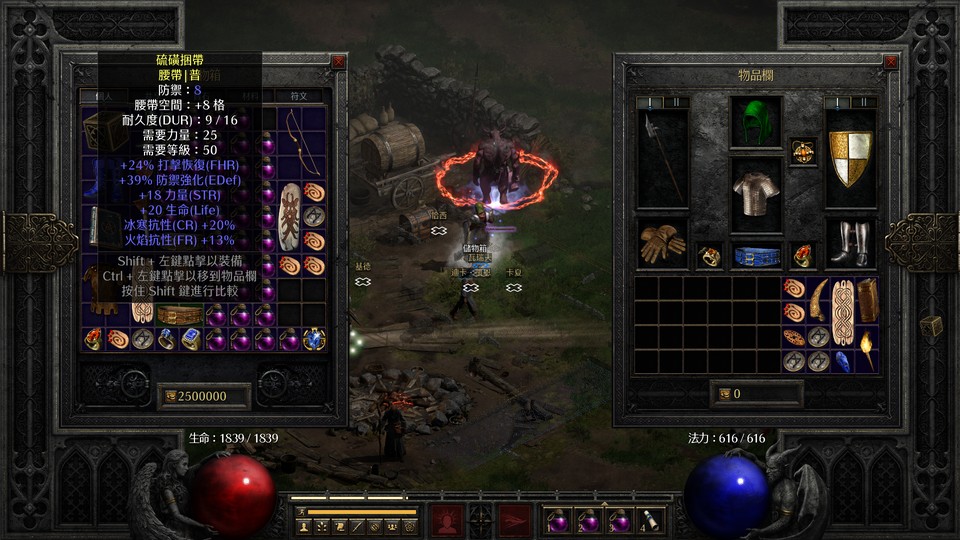Close the inventory panel
The height and width of the screenshot is (540, 960).
pyautogui.click(x=890, y=62)
